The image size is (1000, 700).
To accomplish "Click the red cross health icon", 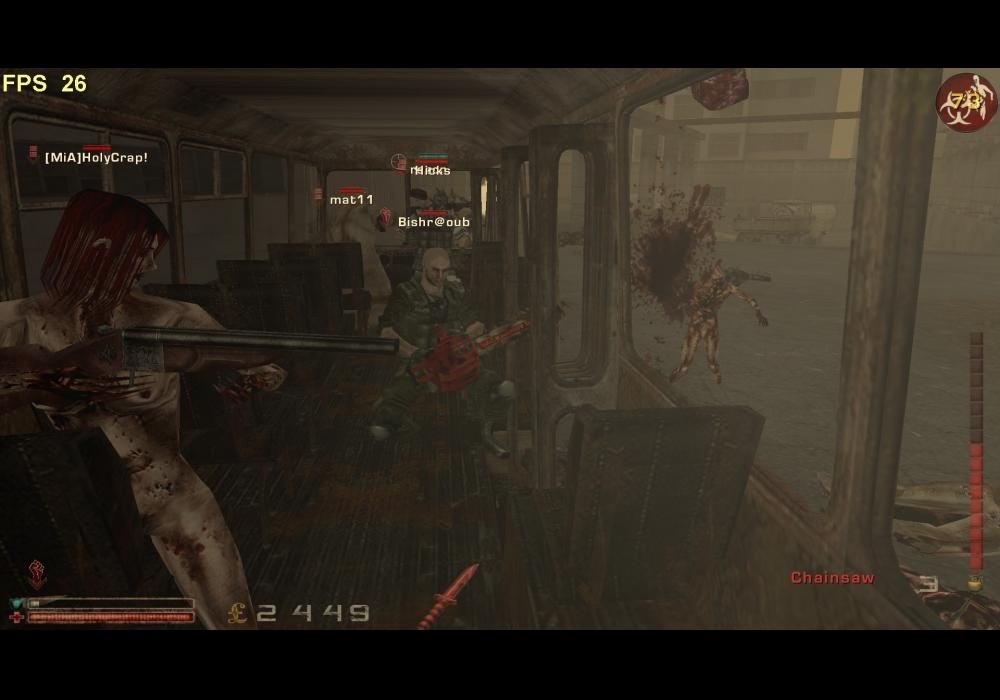I will click(x=16, y=618).
